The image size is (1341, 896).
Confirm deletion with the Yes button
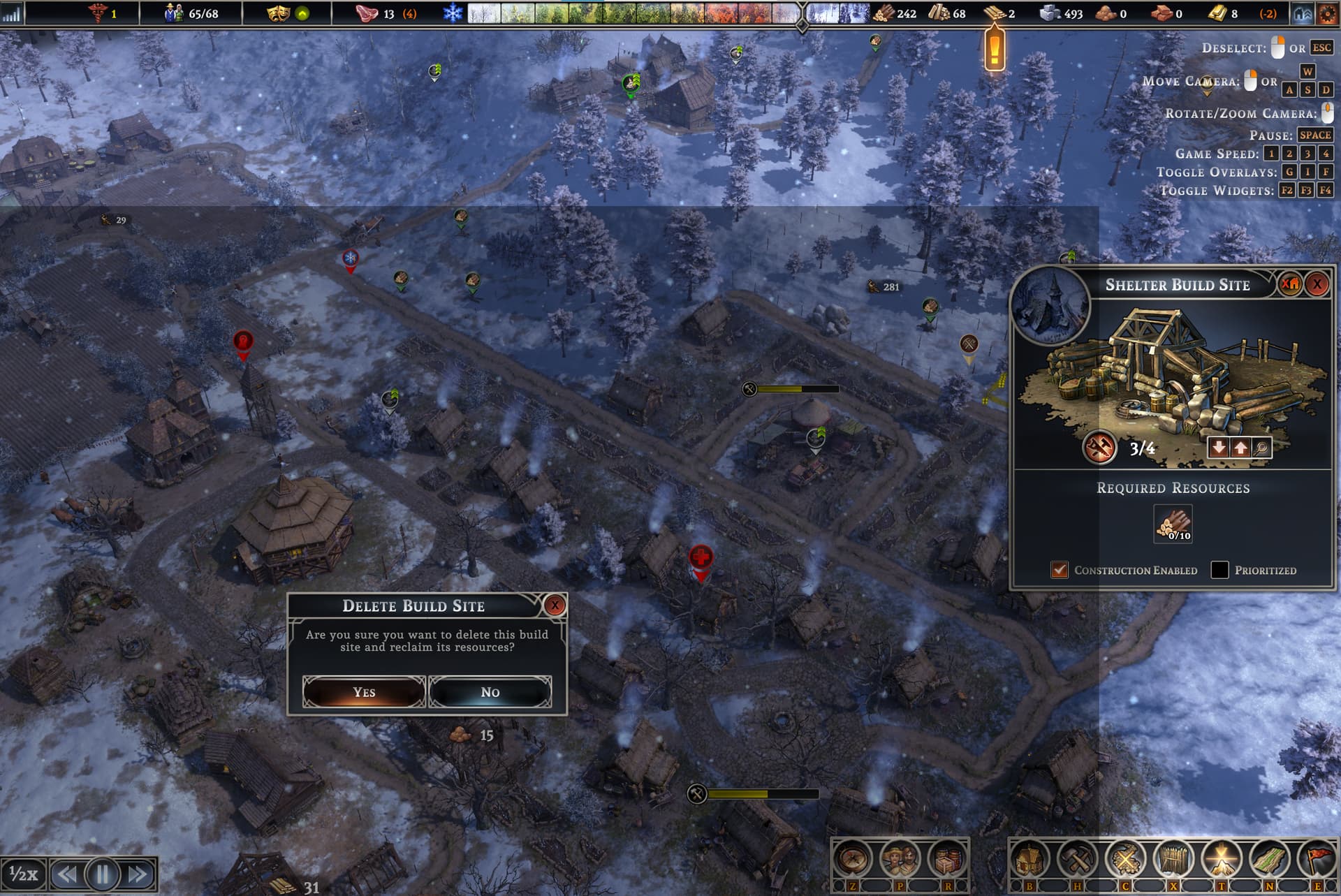coord(364,692)
